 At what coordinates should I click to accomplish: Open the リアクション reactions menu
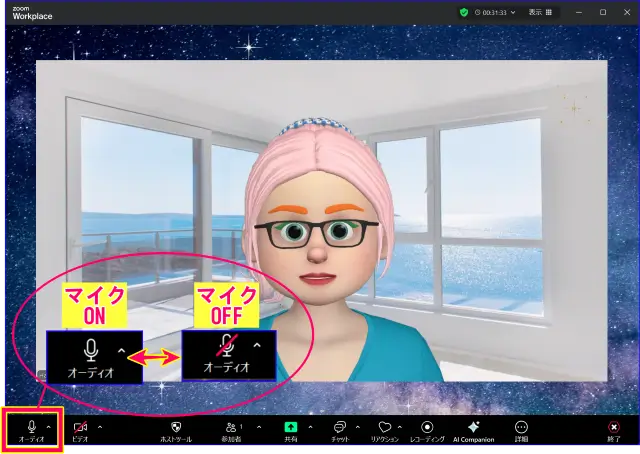[x=384, y=430]
